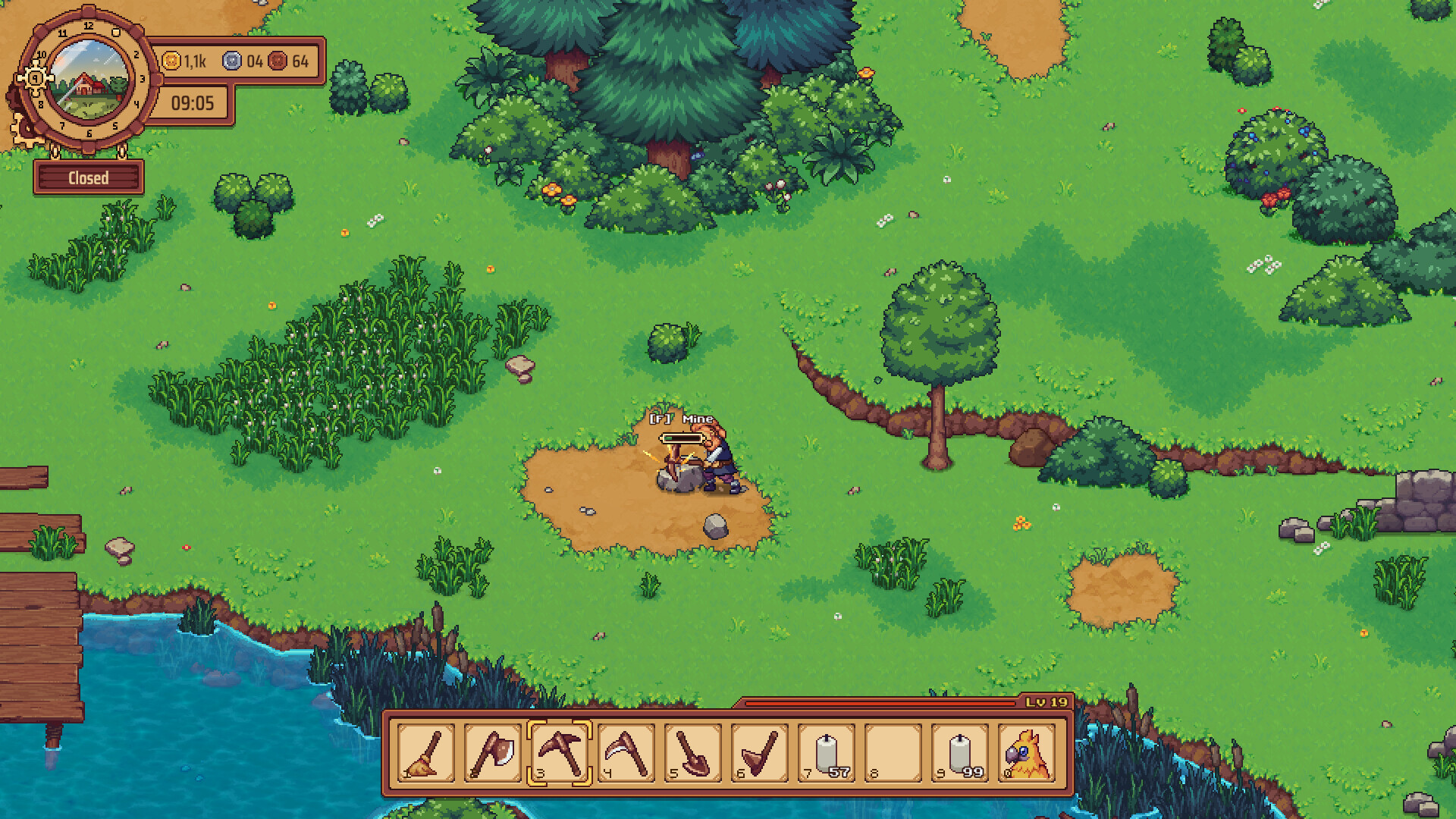The width and height of the screenshot is (1456, 819).
Task: Click the Closed shop sign
Action: (x=88, y=177)
